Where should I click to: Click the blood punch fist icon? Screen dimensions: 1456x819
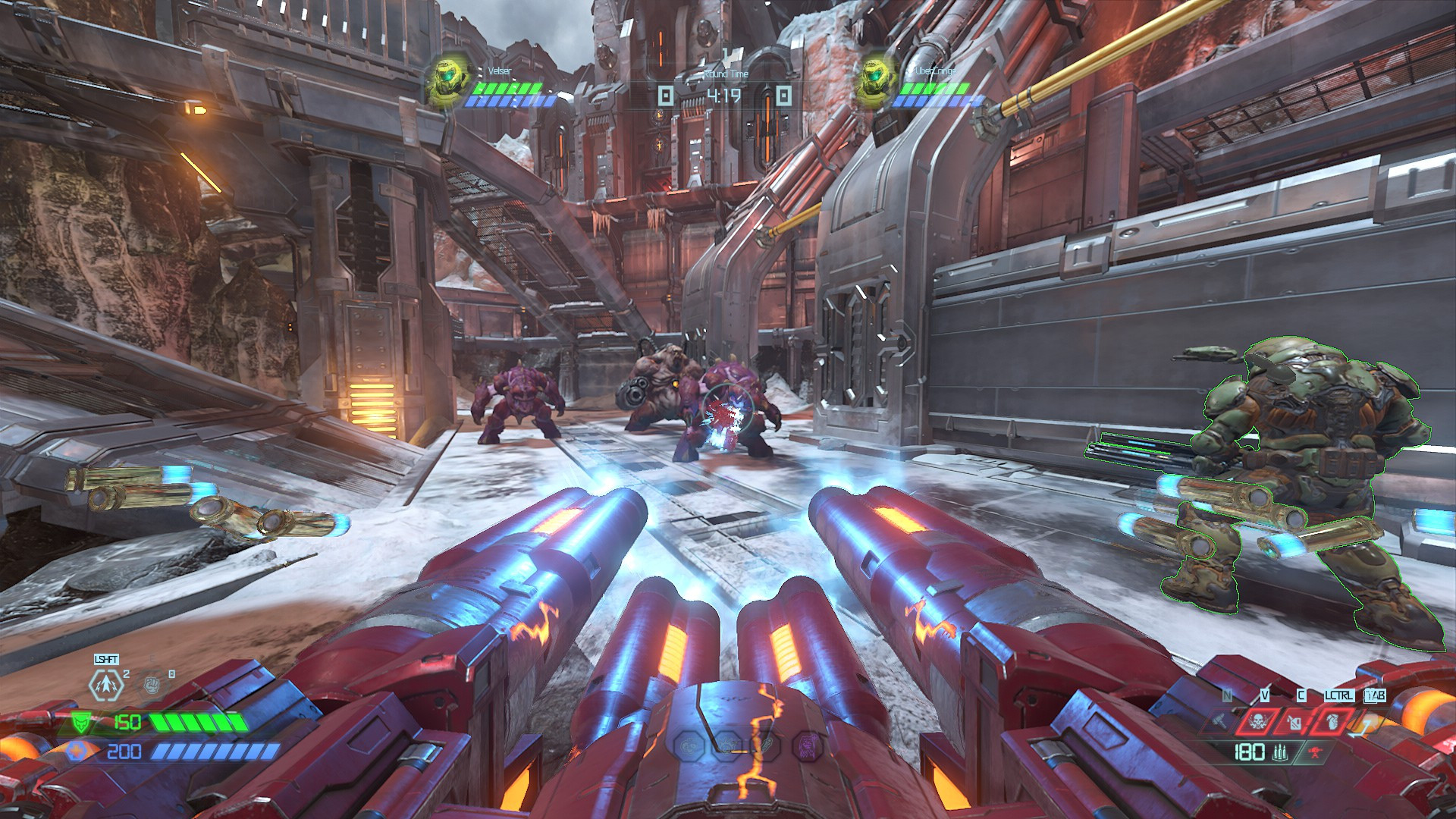pos(151,686)
